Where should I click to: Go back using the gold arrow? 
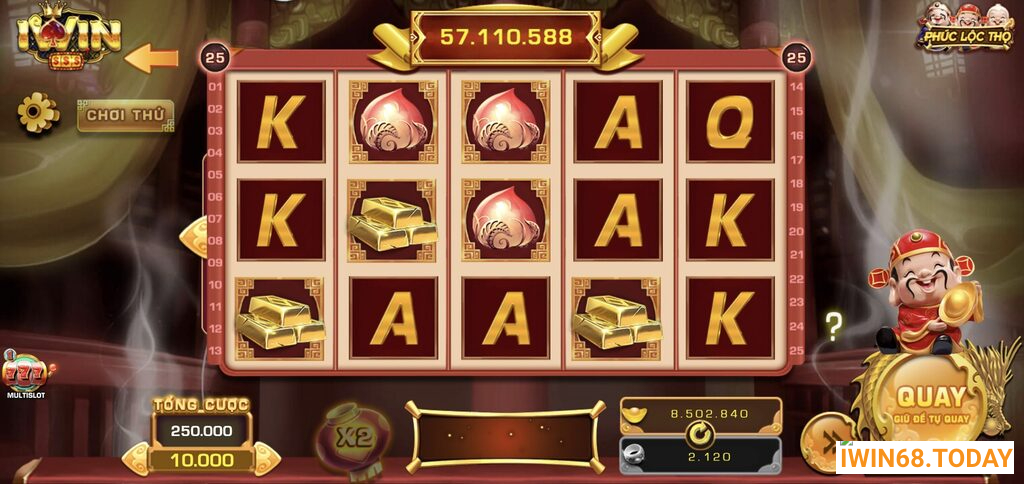[152, 58]
